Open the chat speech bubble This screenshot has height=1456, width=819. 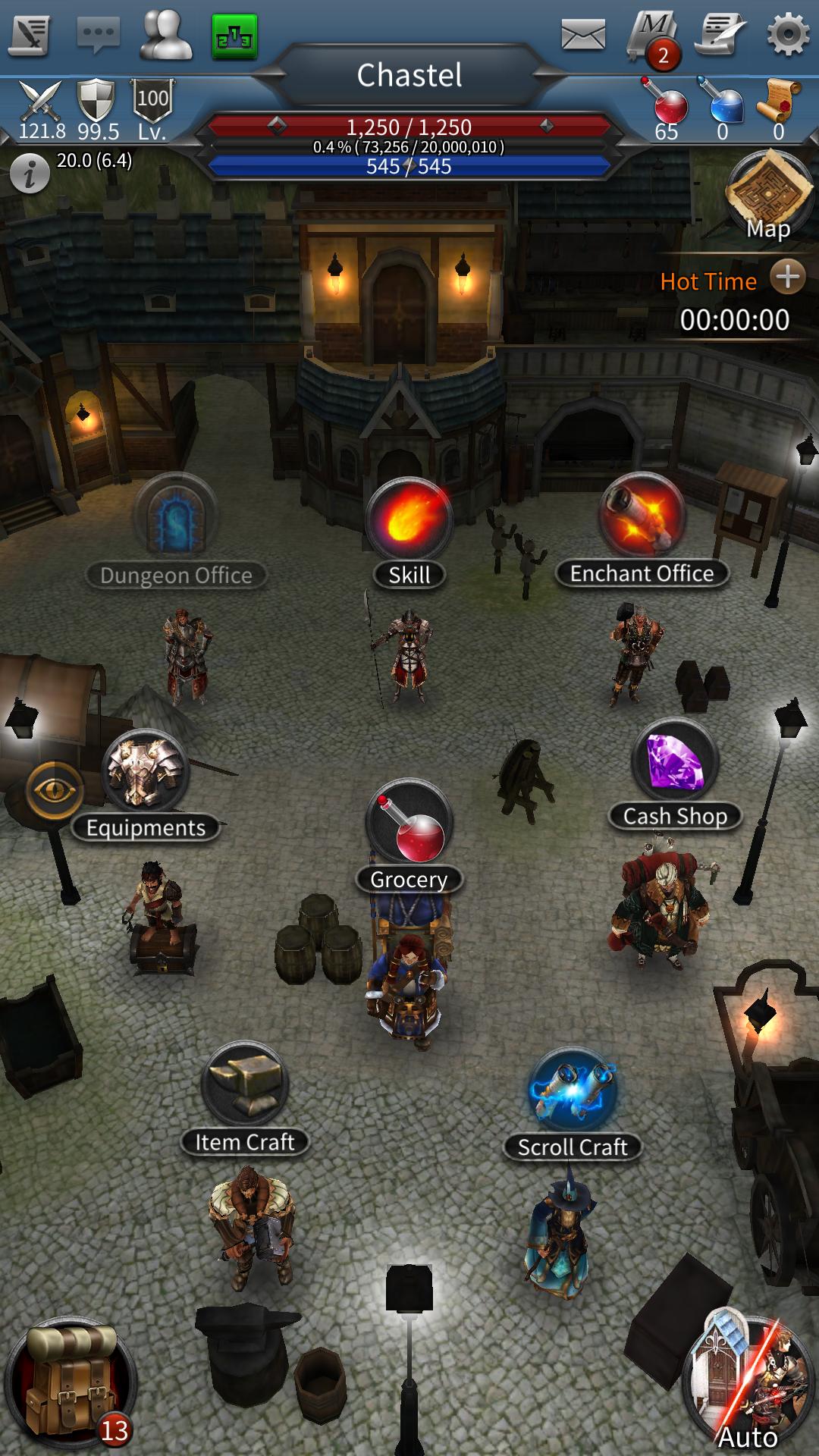(98, 35)
